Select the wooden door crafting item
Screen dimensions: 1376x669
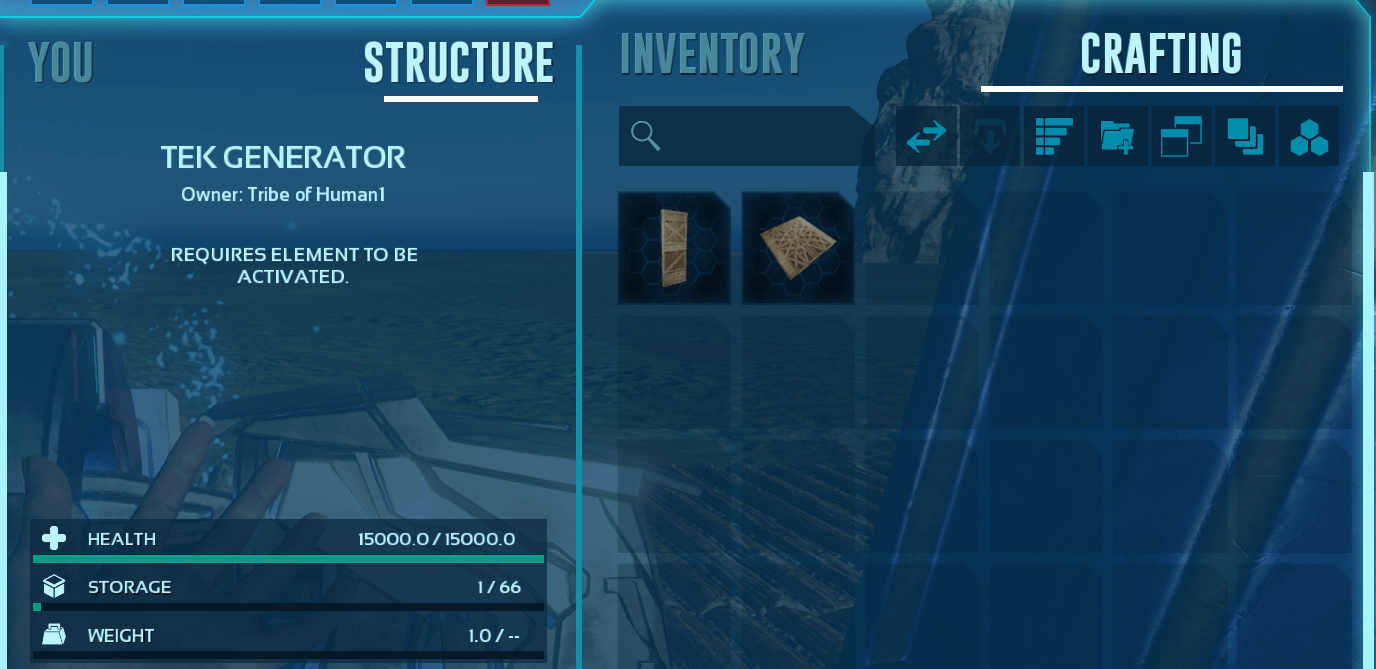click(673, 248)
